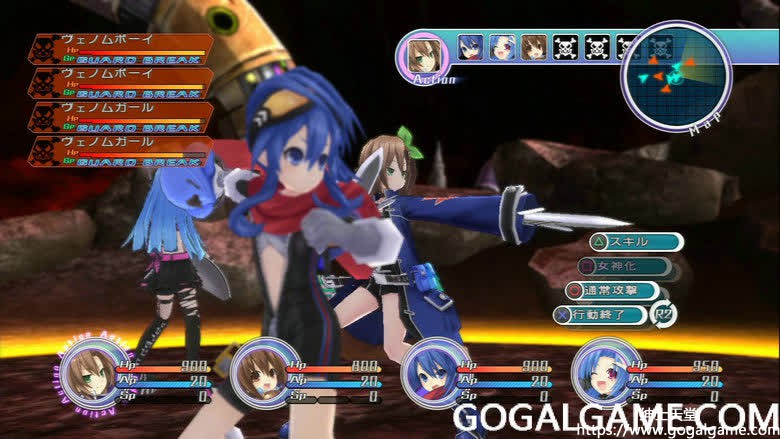Image resolution: width=780 pixels, height=439 pixels.
Task: Select light-blue-haired girl in turn order bar
Action: (x=502, y=47)
